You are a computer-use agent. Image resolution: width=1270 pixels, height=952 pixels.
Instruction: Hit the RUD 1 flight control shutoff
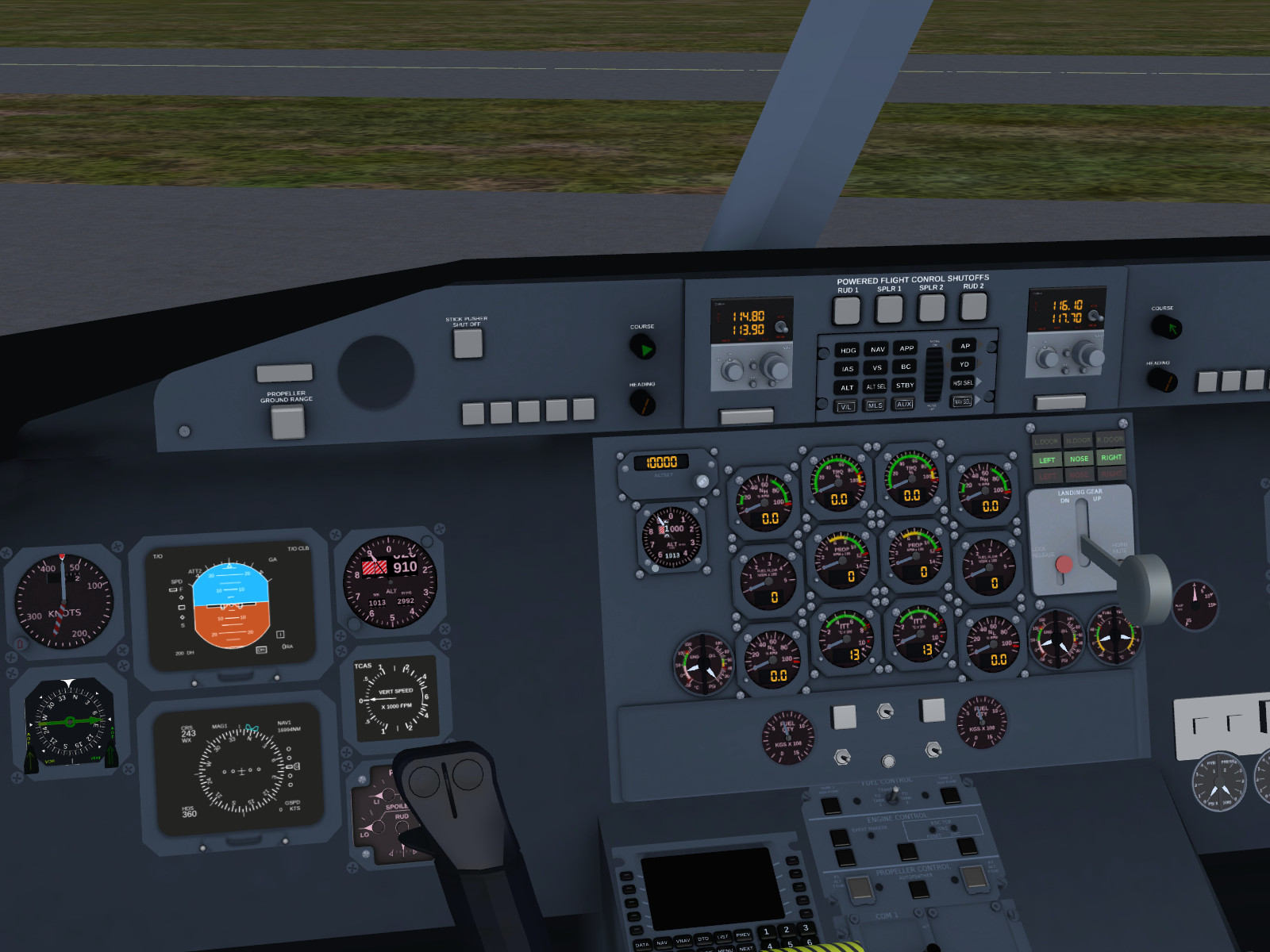click(x=846, y=310)
